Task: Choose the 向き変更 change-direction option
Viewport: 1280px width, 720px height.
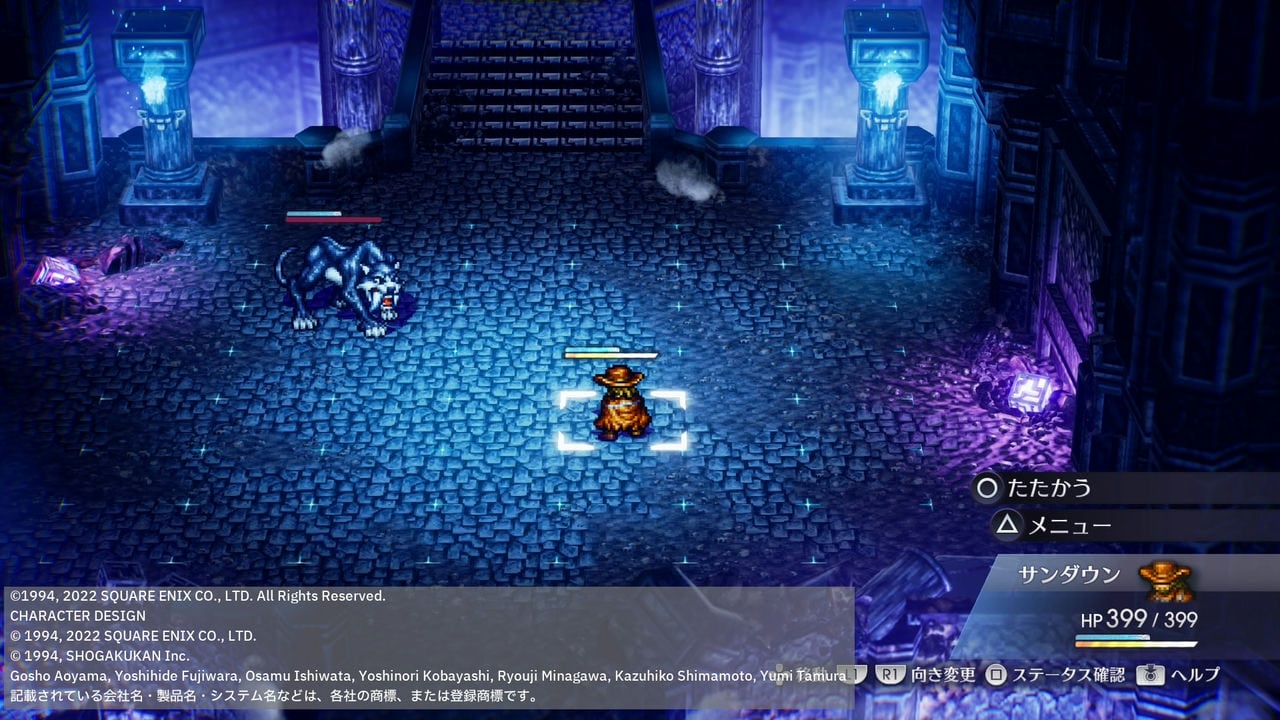Action: [927, 675]
